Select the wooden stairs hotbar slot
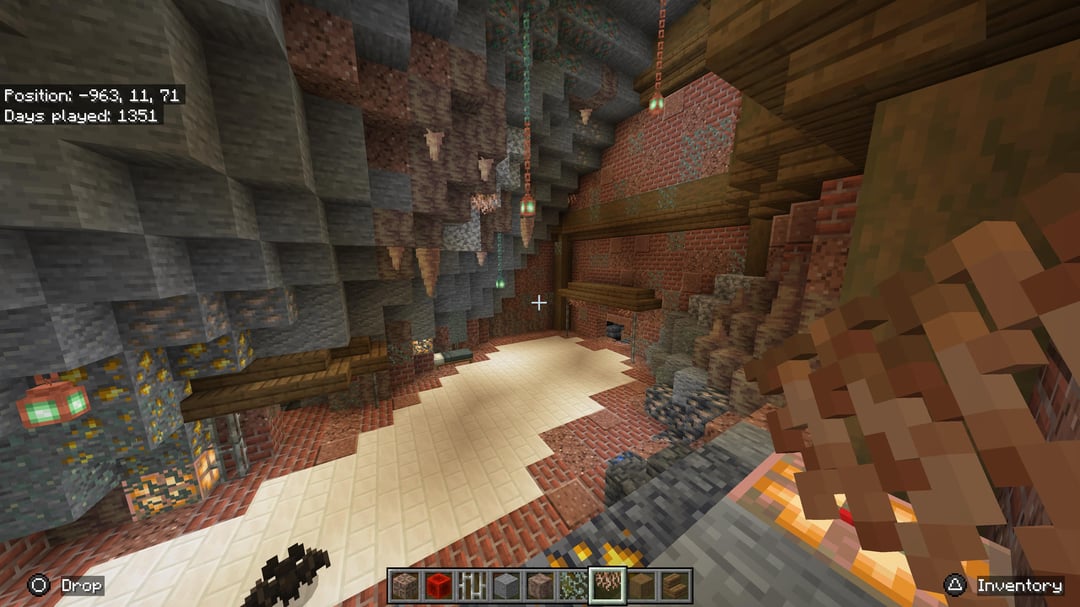Image resolution: width=1080 pixels, height=607 pixels. point(675,585)
